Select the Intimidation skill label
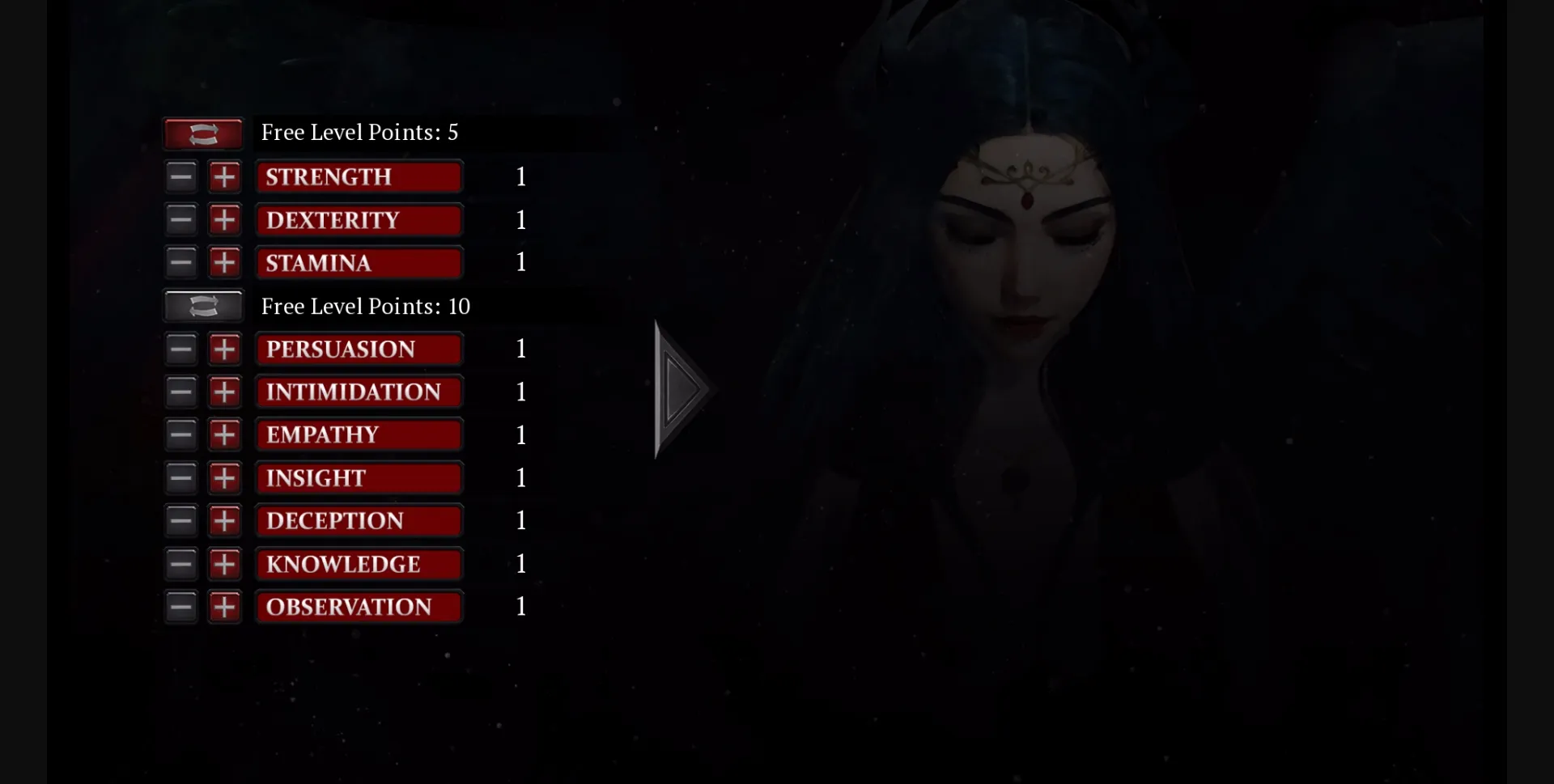 pos(359,392)
